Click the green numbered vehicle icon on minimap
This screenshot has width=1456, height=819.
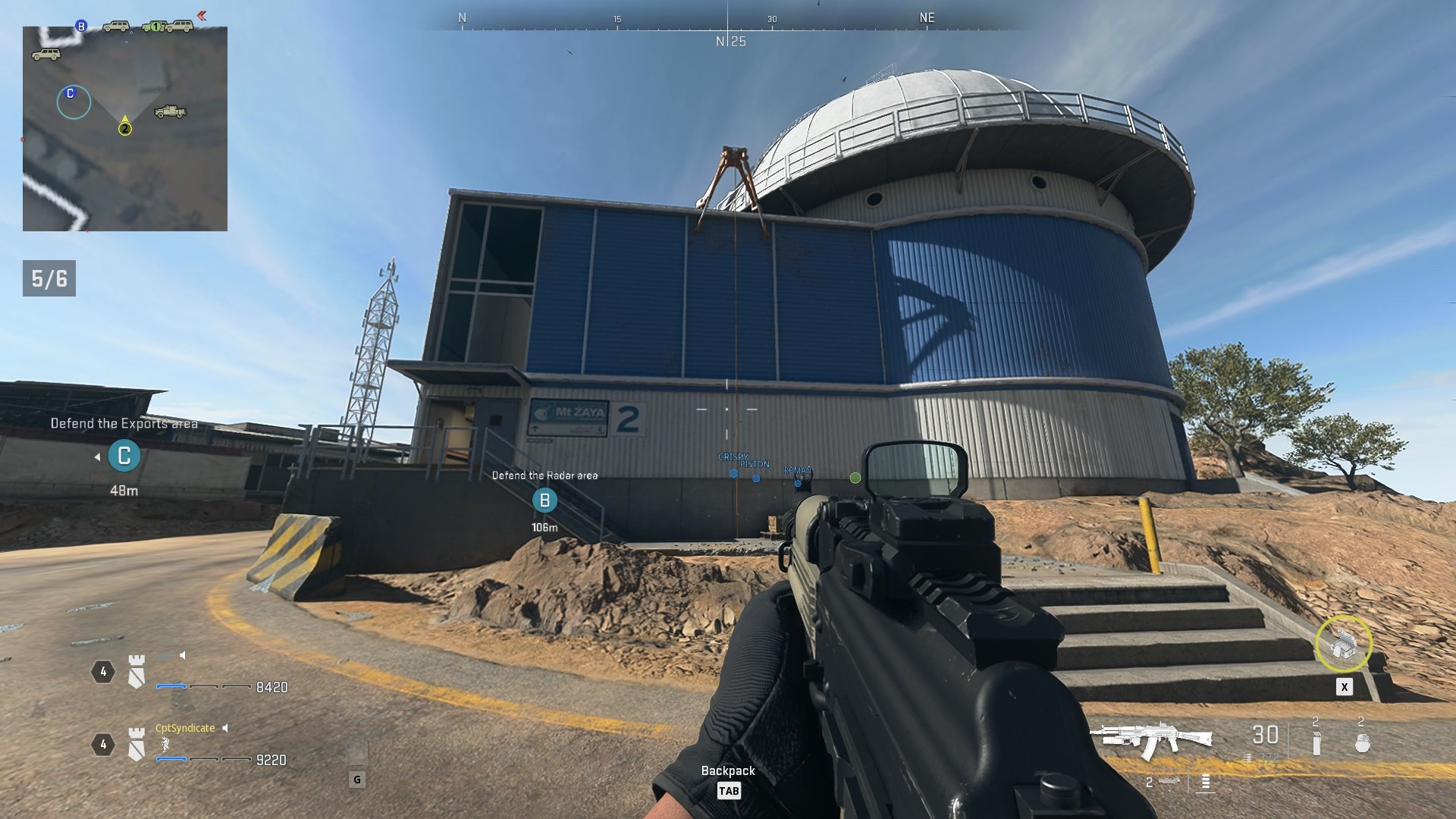pyautogui.click(x=156, y=27)
